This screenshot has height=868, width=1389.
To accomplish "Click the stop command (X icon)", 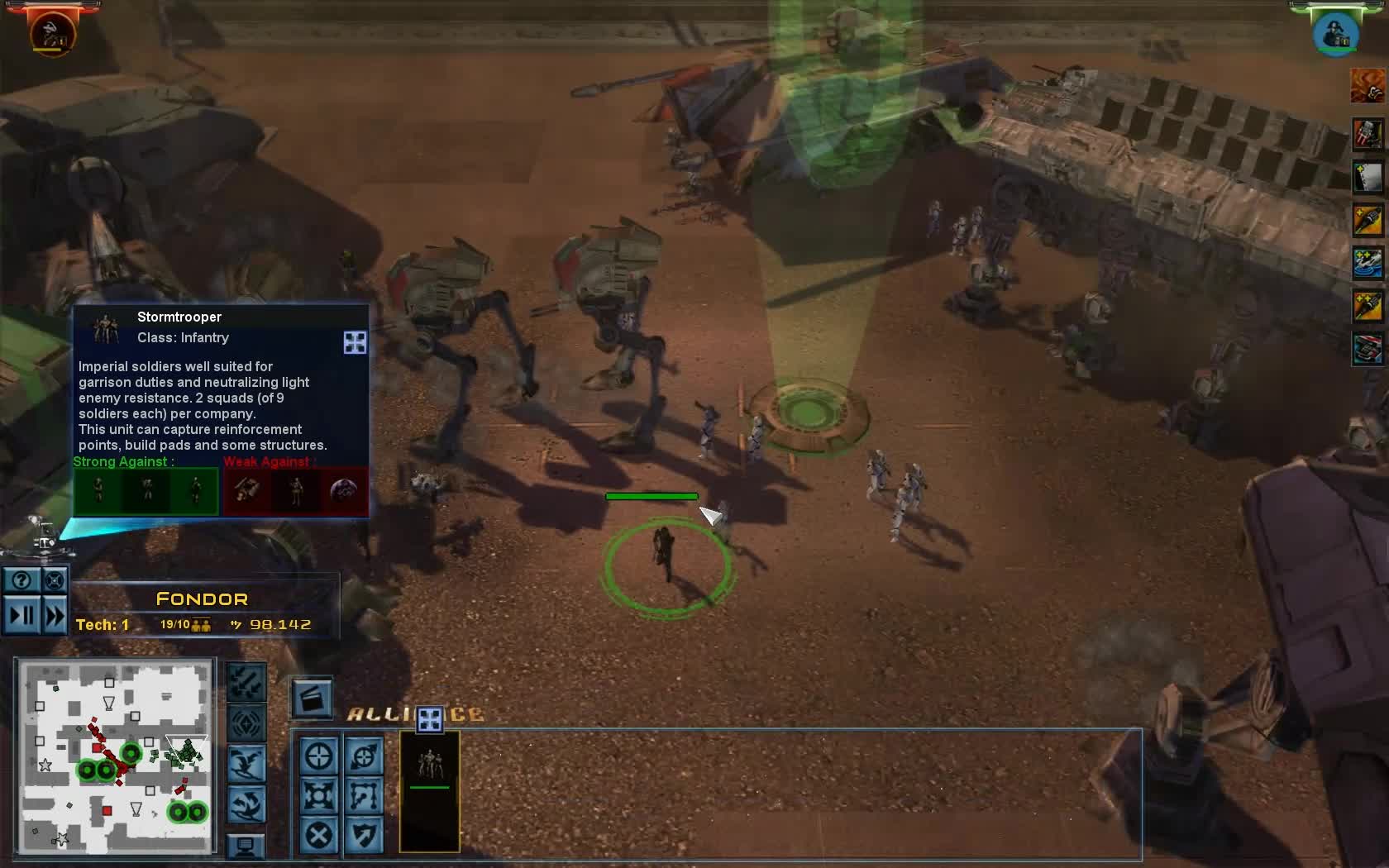I will pos(319,835).
